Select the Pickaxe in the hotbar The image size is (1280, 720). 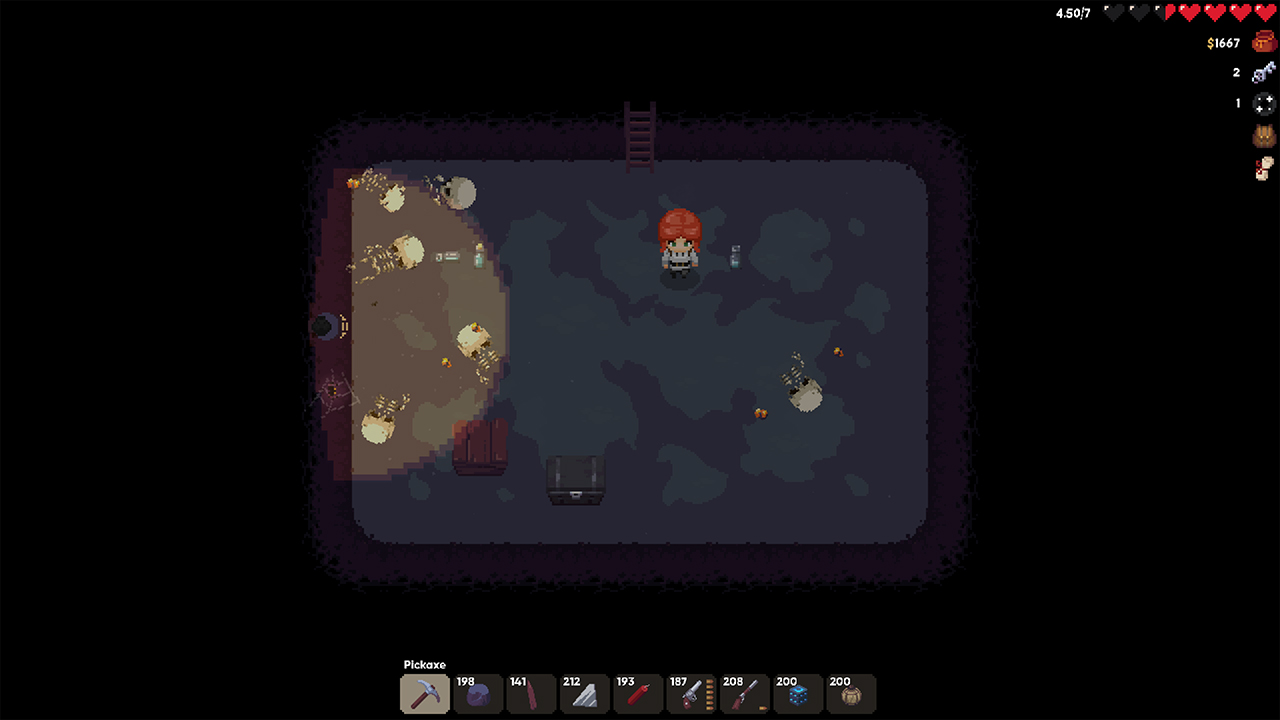424,694
